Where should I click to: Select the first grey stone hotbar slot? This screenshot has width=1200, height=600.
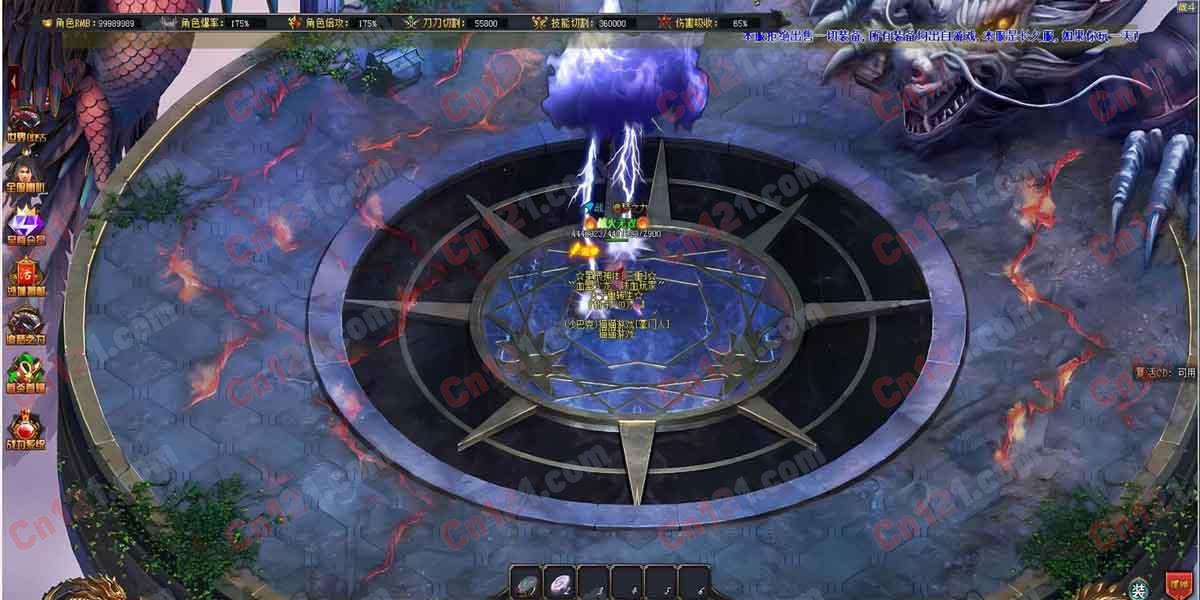[x=527, y=582]
